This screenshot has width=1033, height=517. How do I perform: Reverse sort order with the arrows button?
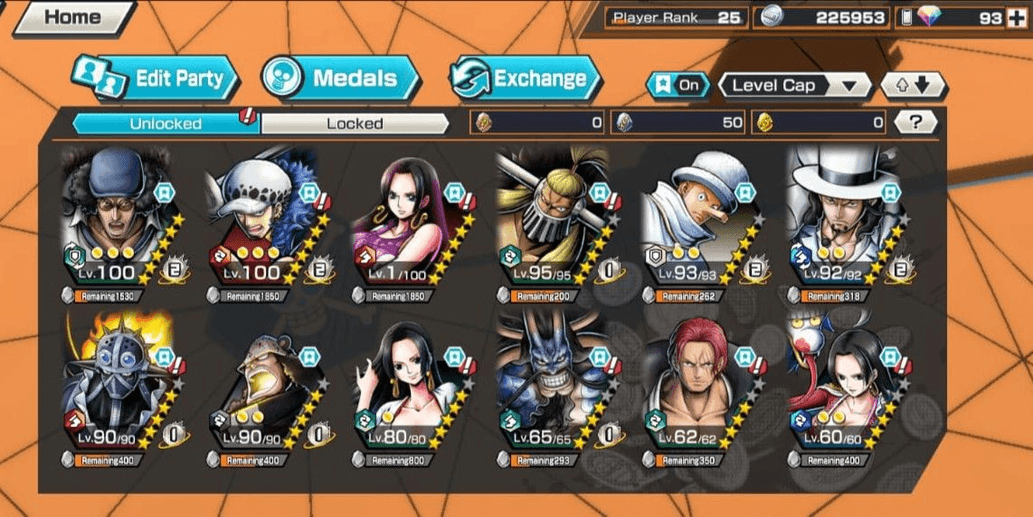click(x=913, y=85)
